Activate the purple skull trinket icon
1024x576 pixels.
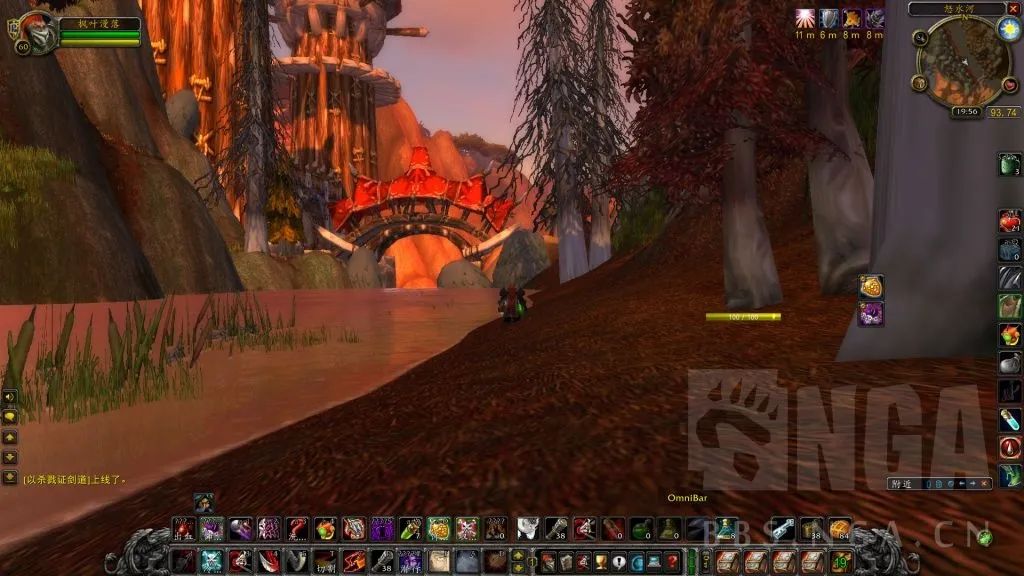(870, 314)
